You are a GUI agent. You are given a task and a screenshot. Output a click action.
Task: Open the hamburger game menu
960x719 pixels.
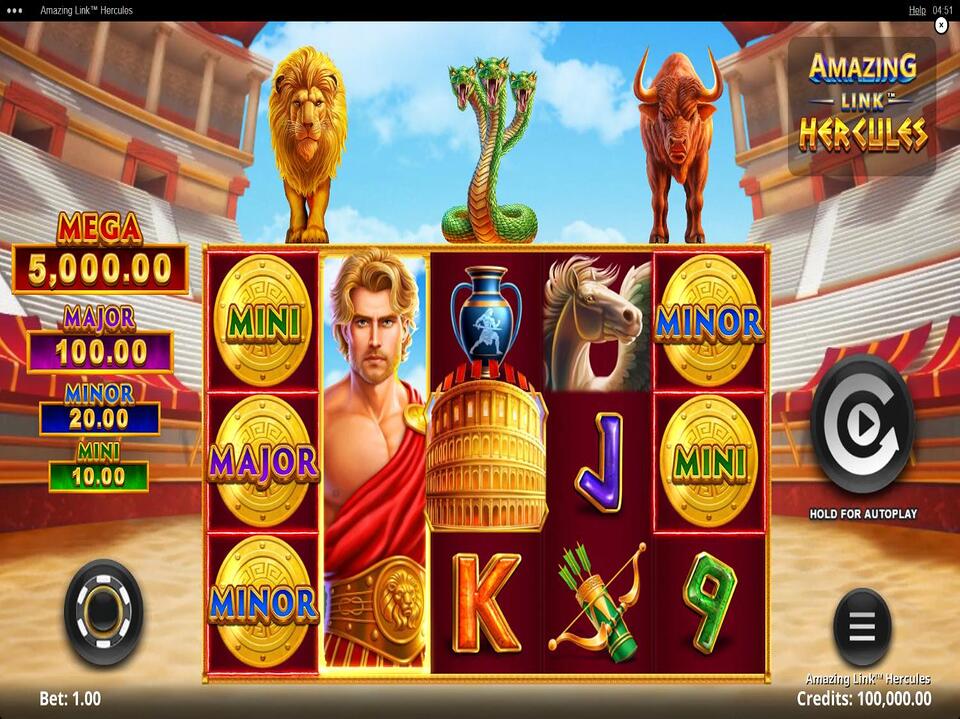(861, 627)
